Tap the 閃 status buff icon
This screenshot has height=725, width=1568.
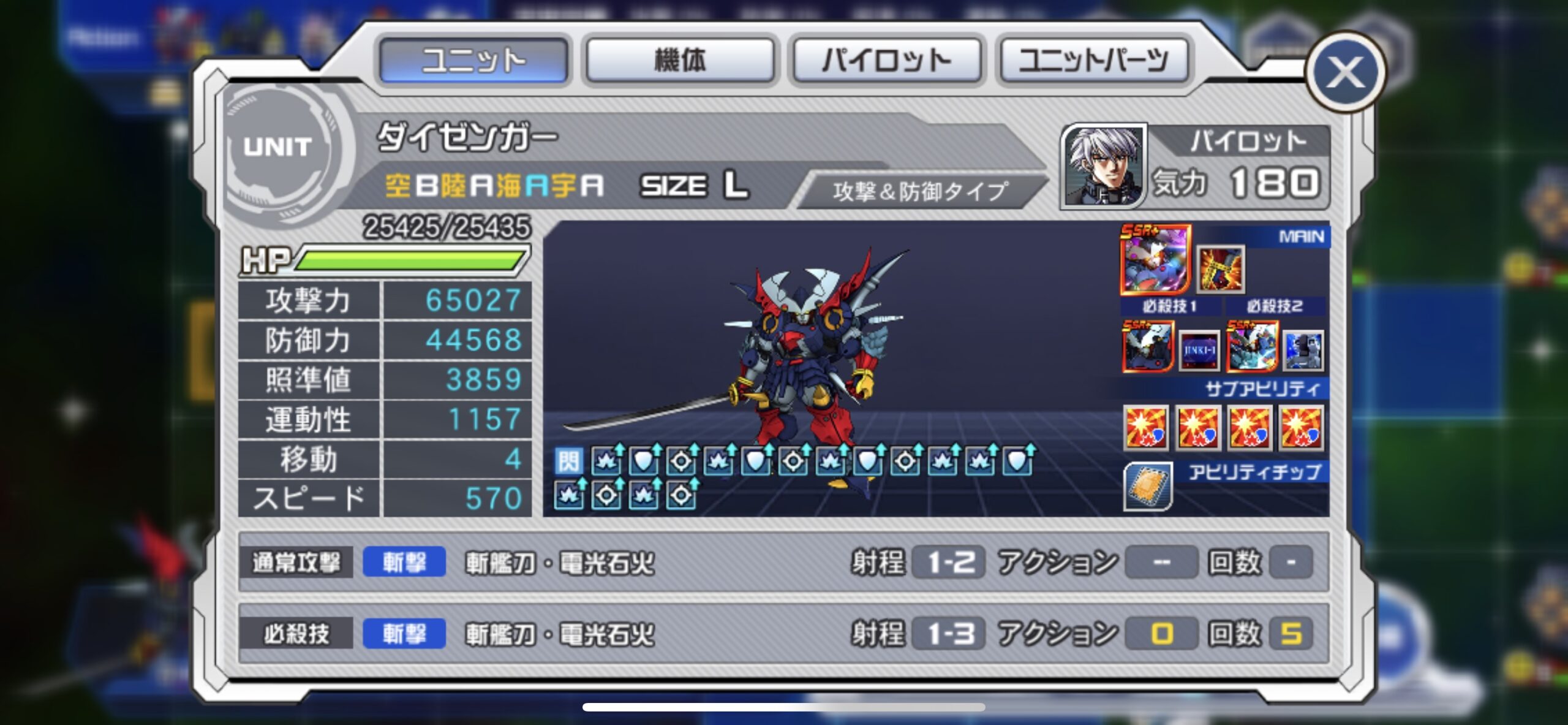568,461
